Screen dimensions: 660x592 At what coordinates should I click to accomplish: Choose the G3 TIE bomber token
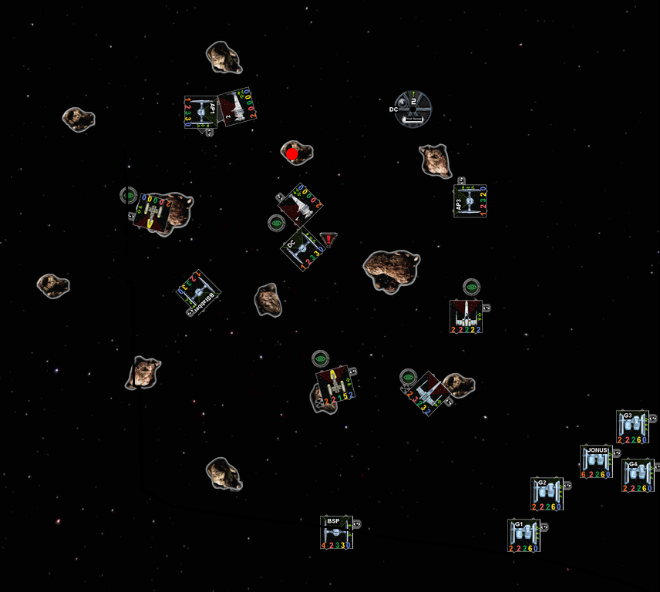coord(632,426)
